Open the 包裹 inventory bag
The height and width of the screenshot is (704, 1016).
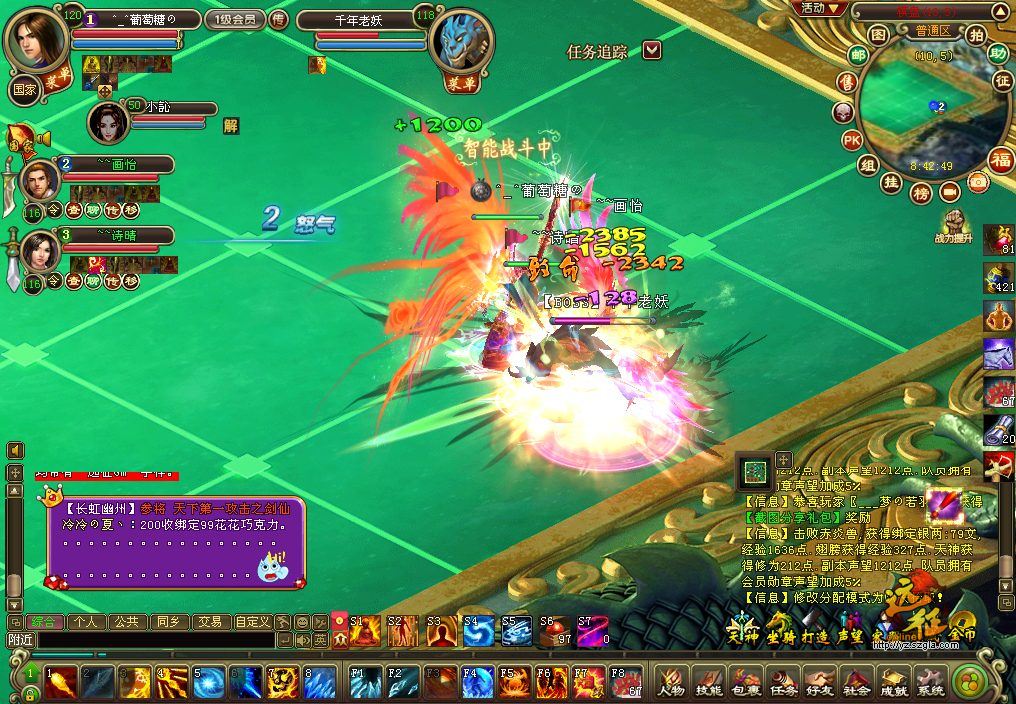[746, 683]
